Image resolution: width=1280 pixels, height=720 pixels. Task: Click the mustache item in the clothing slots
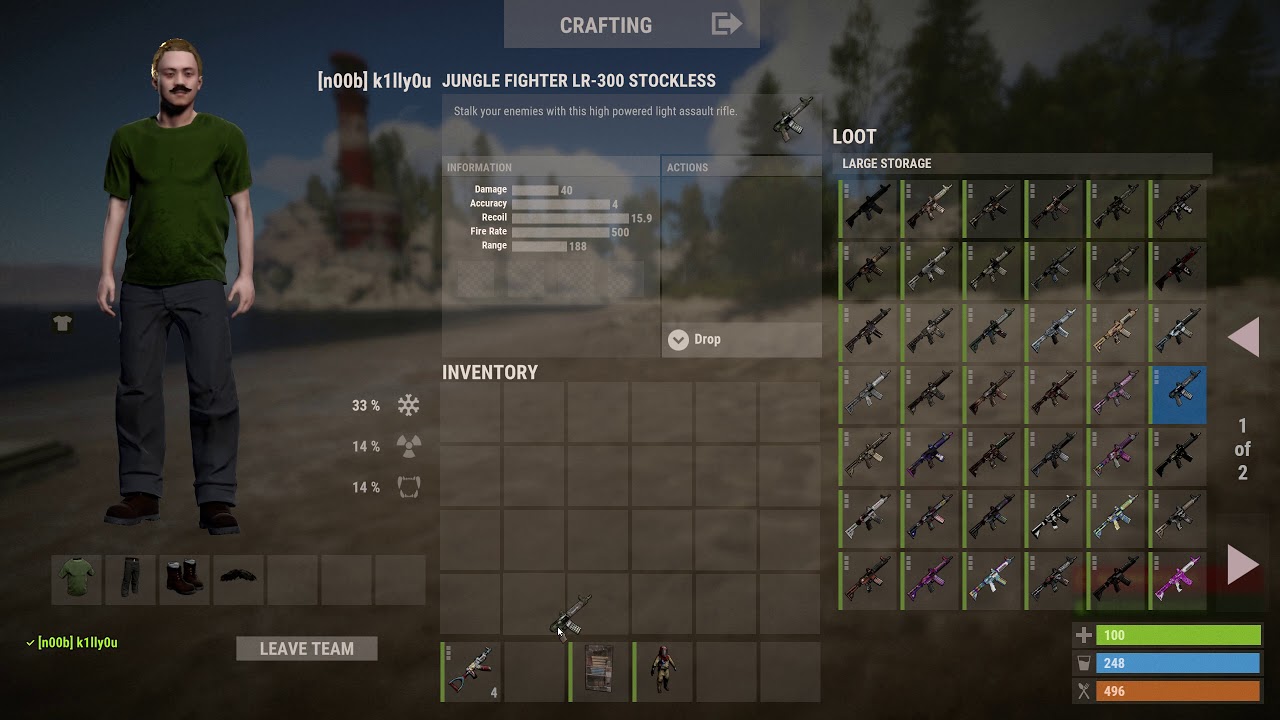(x=238, y=578)
